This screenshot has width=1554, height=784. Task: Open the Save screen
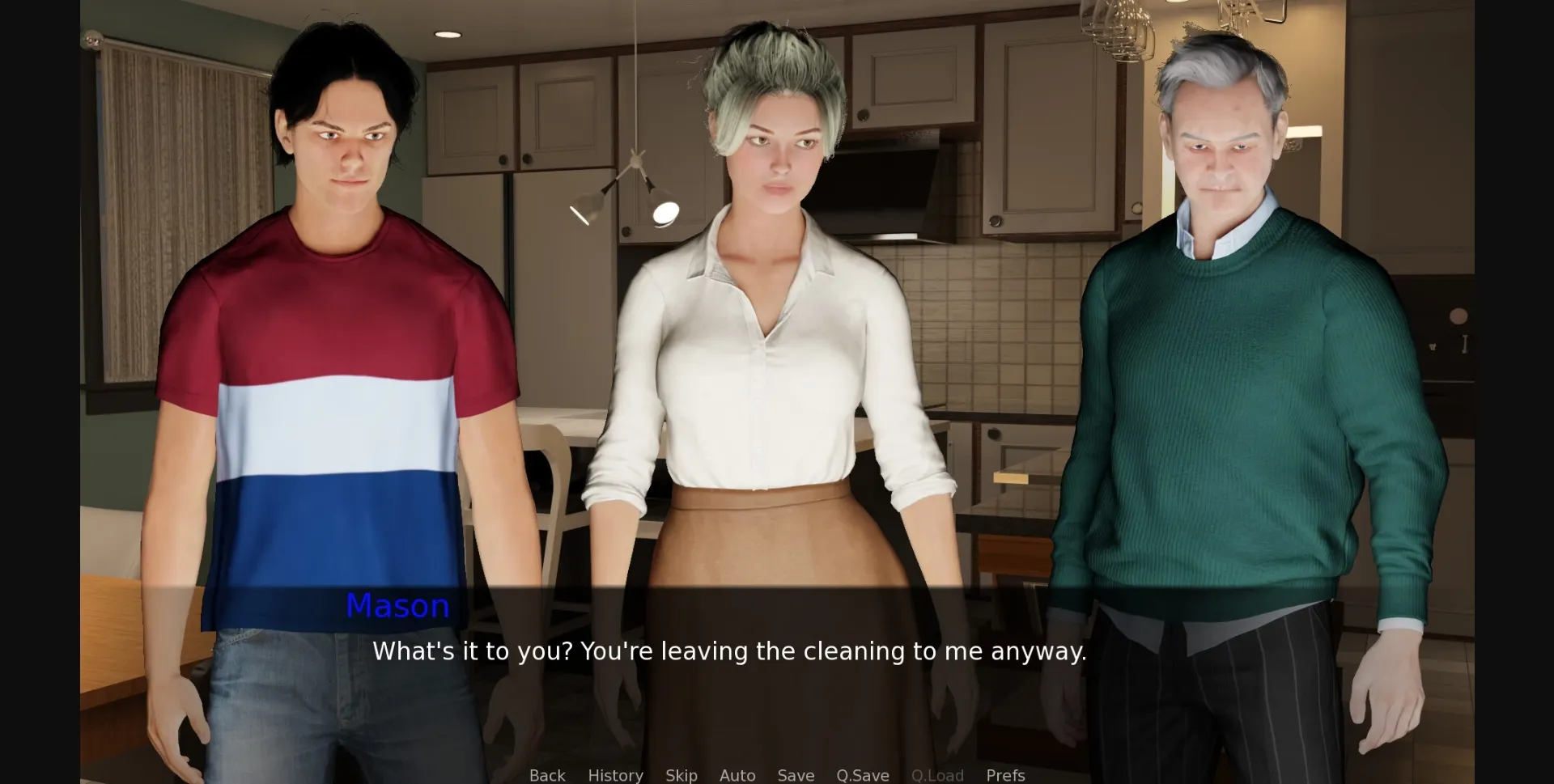796,775
